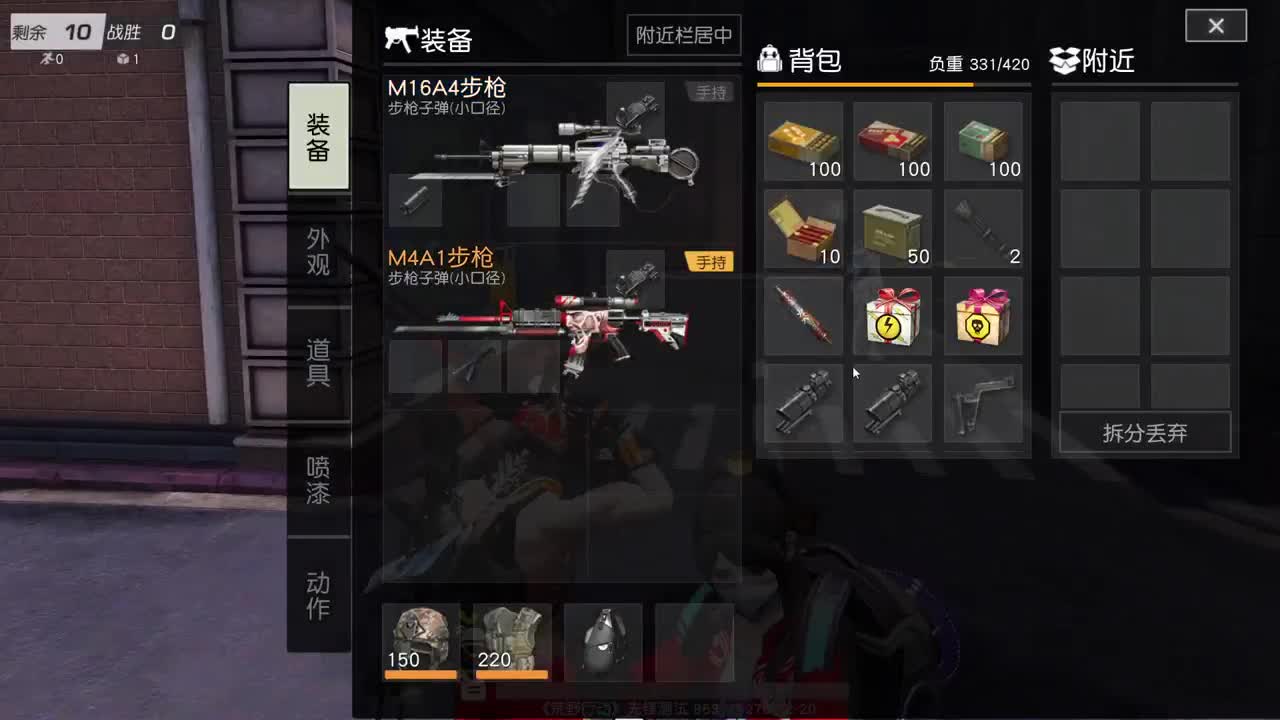The image size is (1280, 720).
Task: Click the 附近栏居中 button at the top
Action: (683, 35)
